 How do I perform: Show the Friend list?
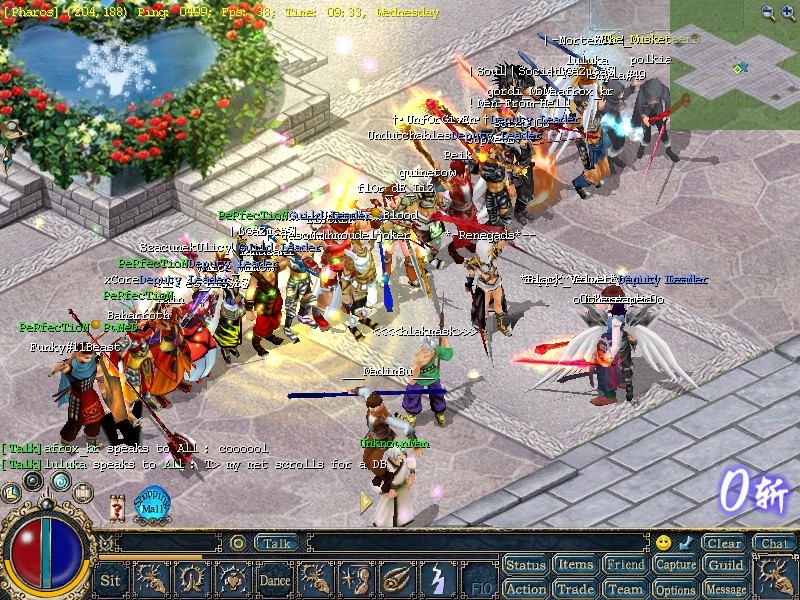(x=625, y=565)
